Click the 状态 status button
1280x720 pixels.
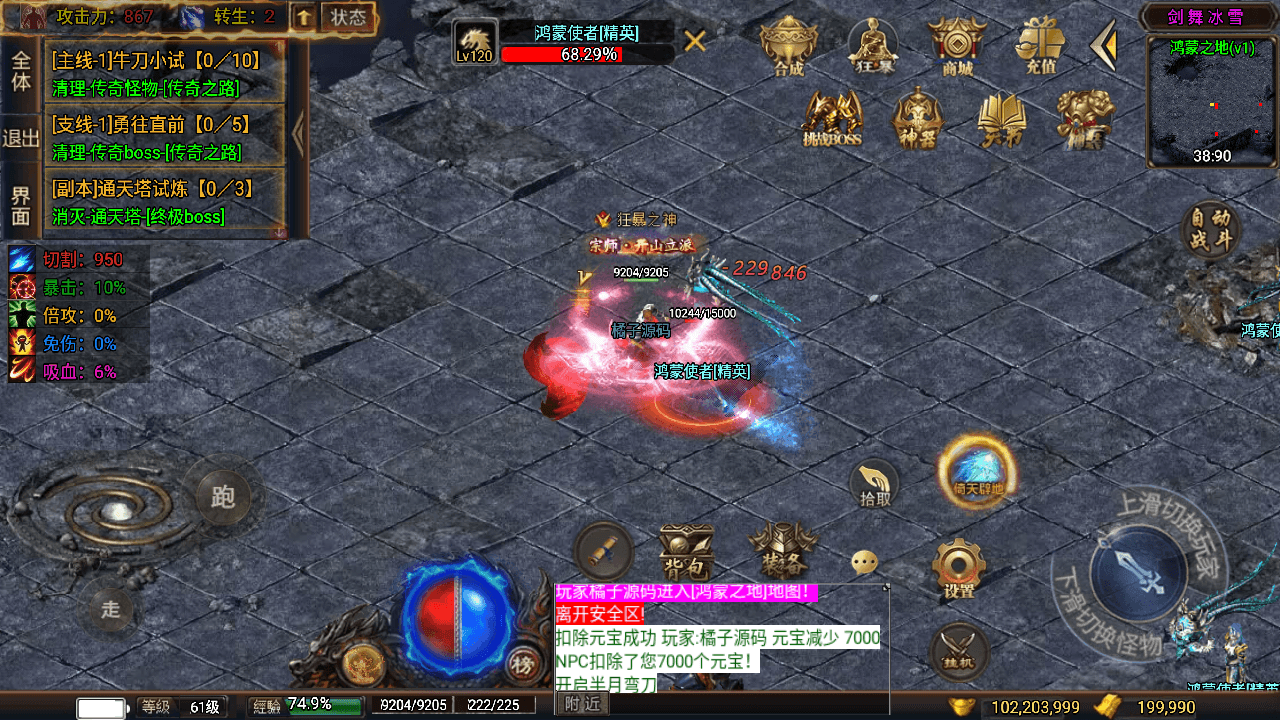(348, 16)
